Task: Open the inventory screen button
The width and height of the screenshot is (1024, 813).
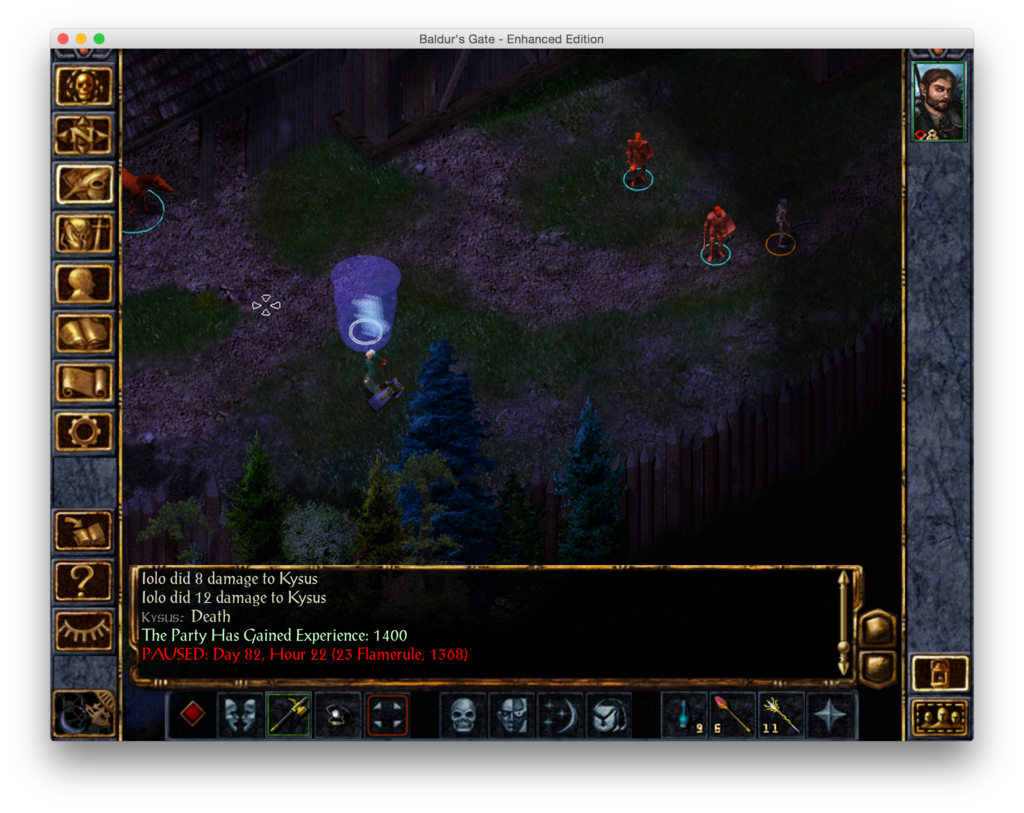Action: (x=83, y=234)
